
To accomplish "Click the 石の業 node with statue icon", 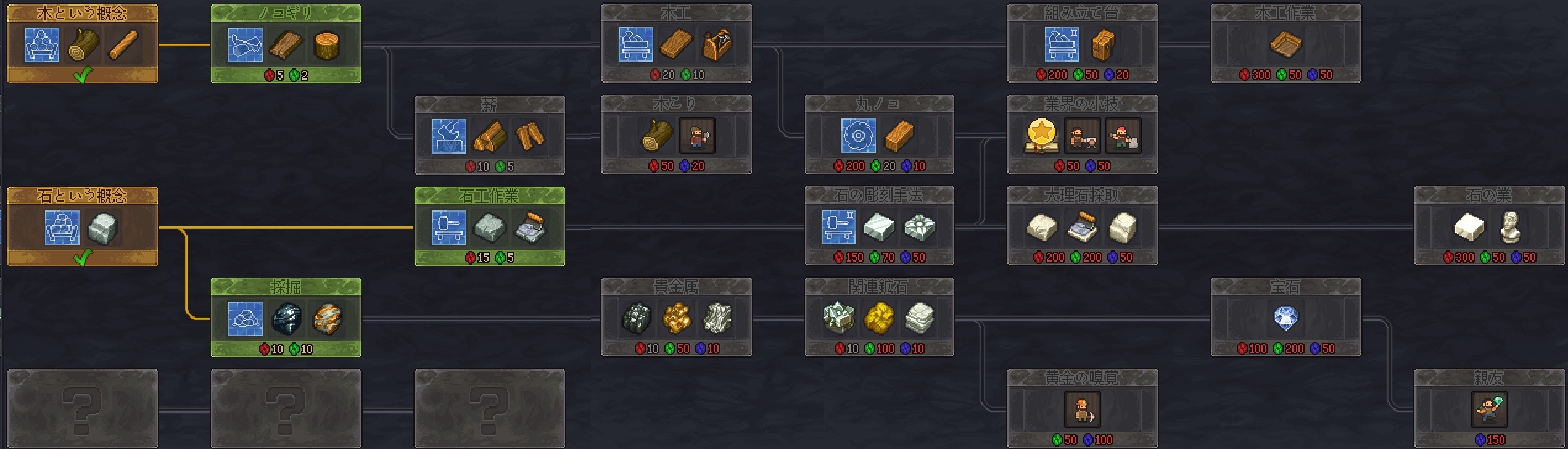I will click(x=1489, y=227).
